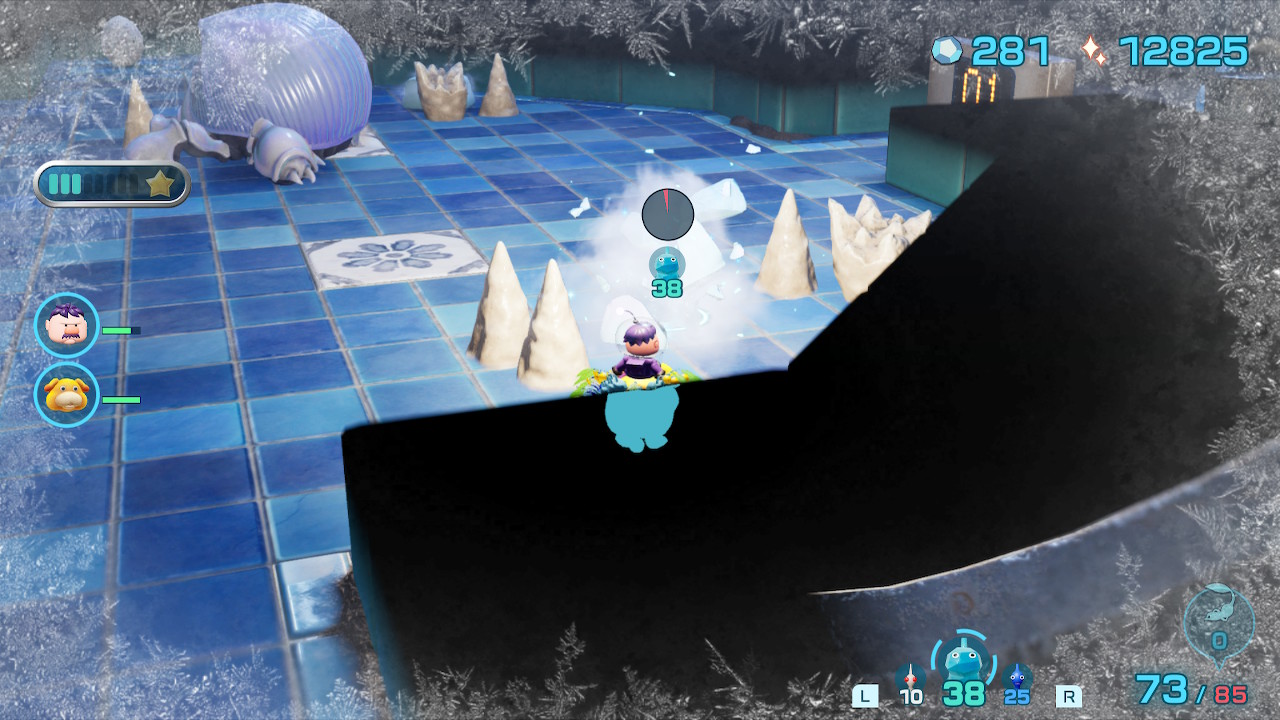Select the bomb timer dial above the dust cloud

pos(666,212)
